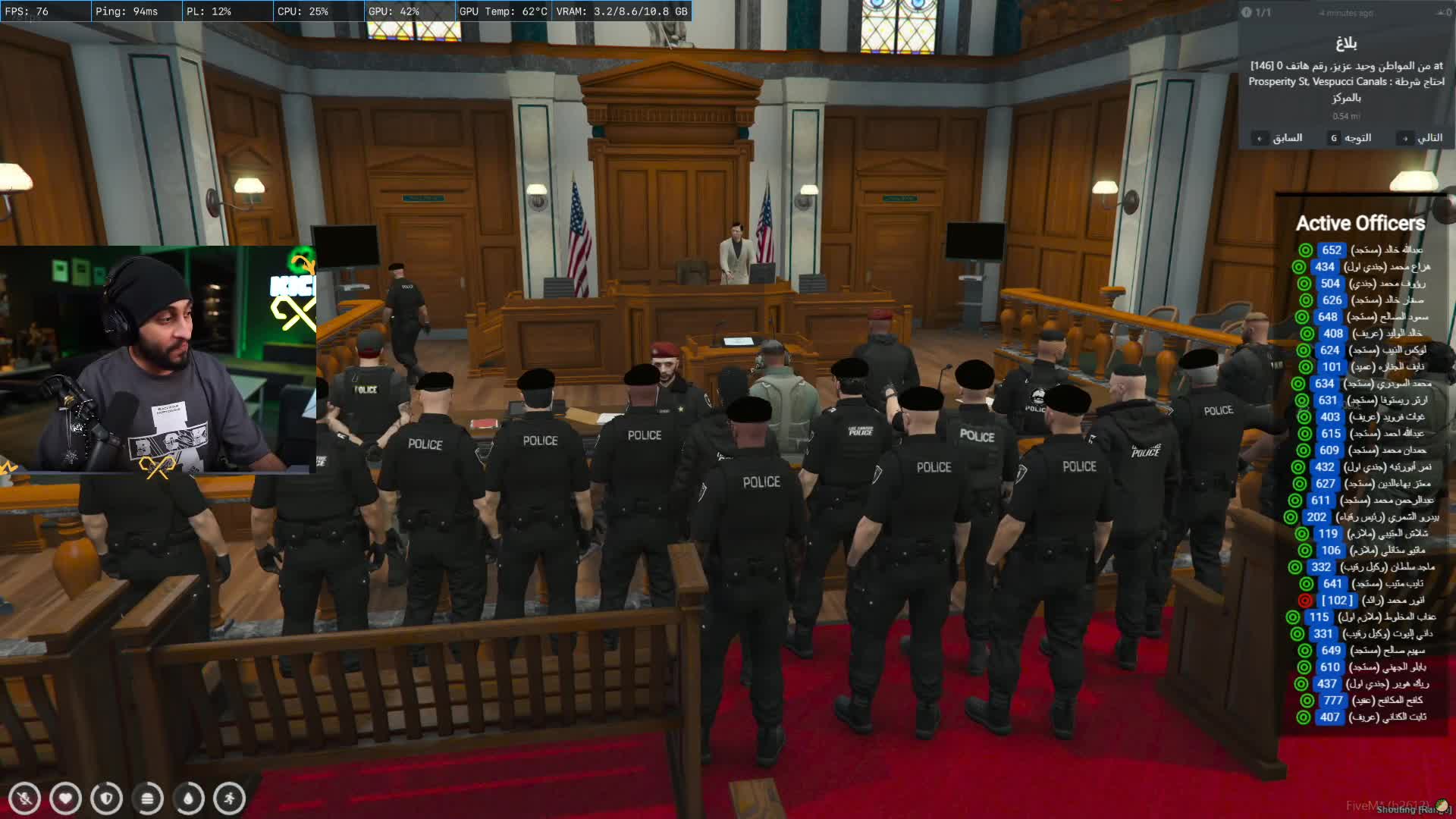1456x819 pixels.
Task: Click the shield armor status icon
Action: [x=106, y=799]
